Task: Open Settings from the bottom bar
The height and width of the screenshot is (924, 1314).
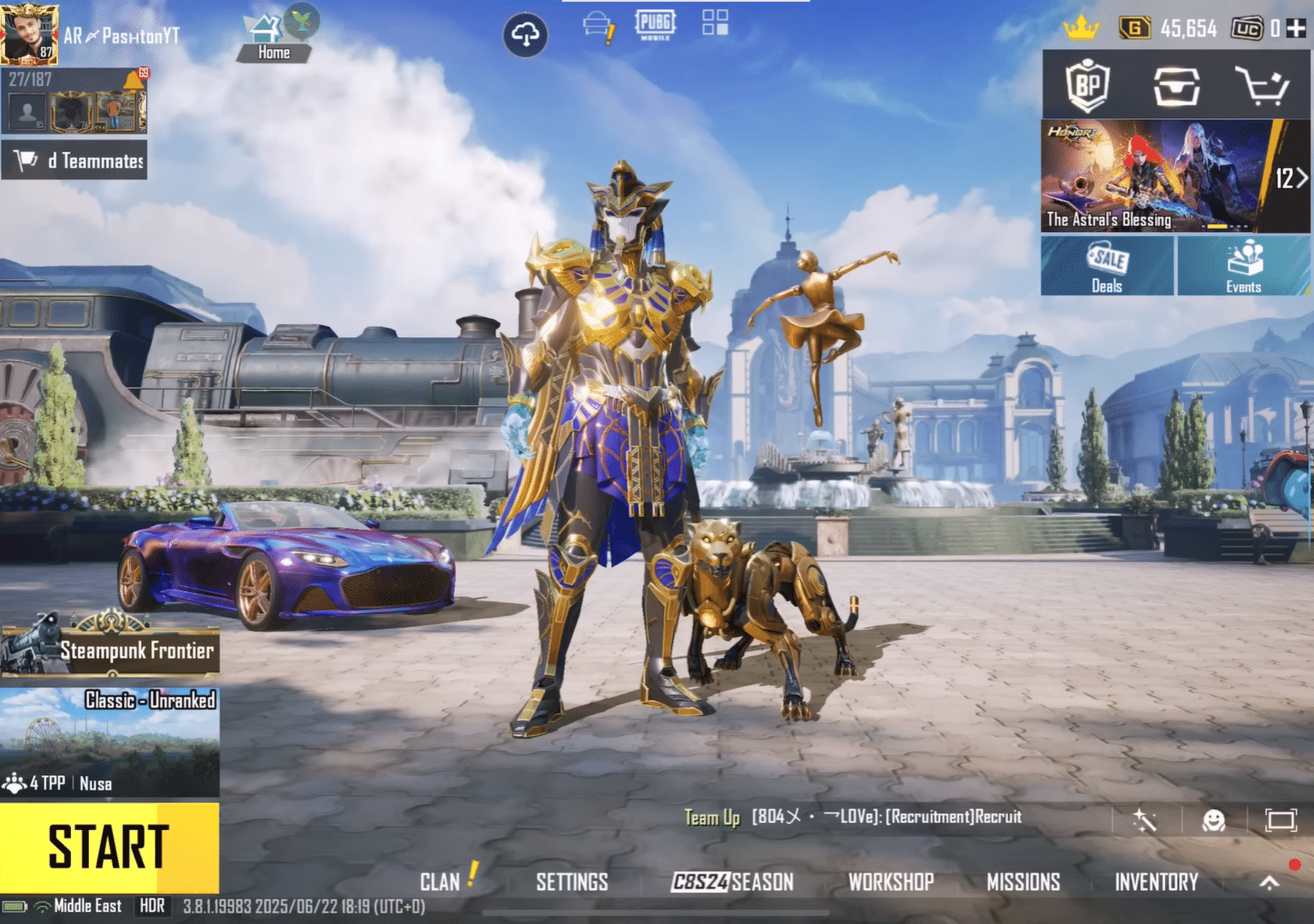Action: (571, 882)
